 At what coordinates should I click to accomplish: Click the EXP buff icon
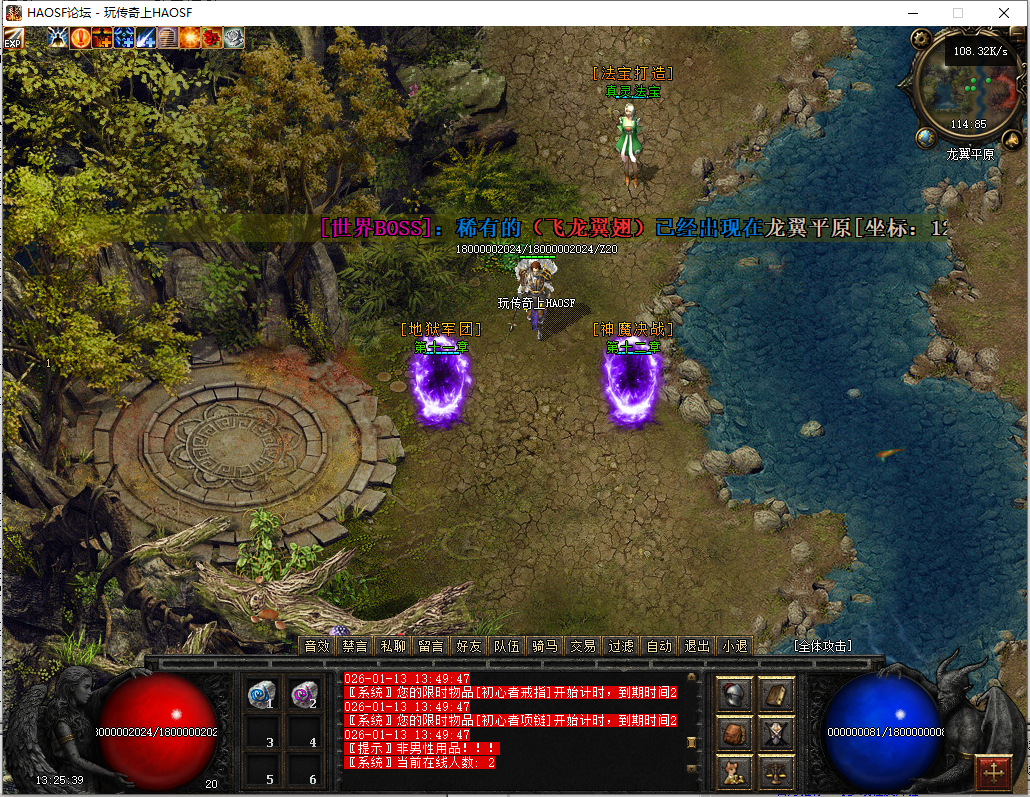14,39
